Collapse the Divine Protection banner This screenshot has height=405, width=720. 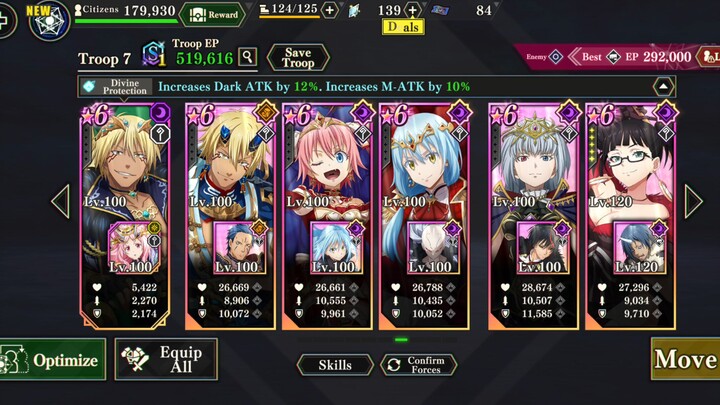[664, 87]
